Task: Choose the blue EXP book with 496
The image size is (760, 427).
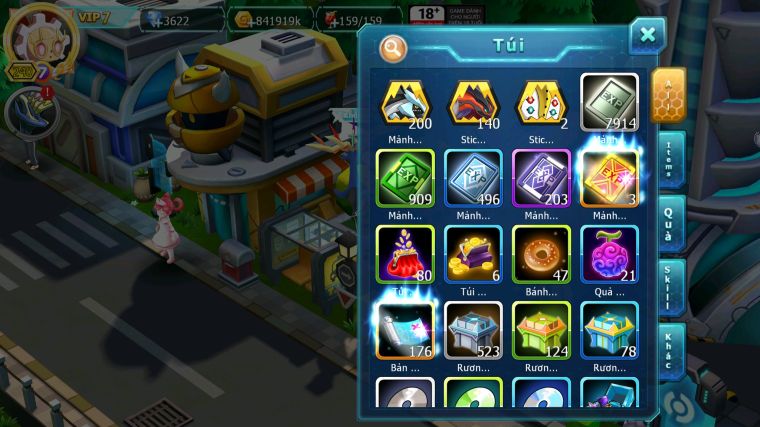Action: (473, 178)
